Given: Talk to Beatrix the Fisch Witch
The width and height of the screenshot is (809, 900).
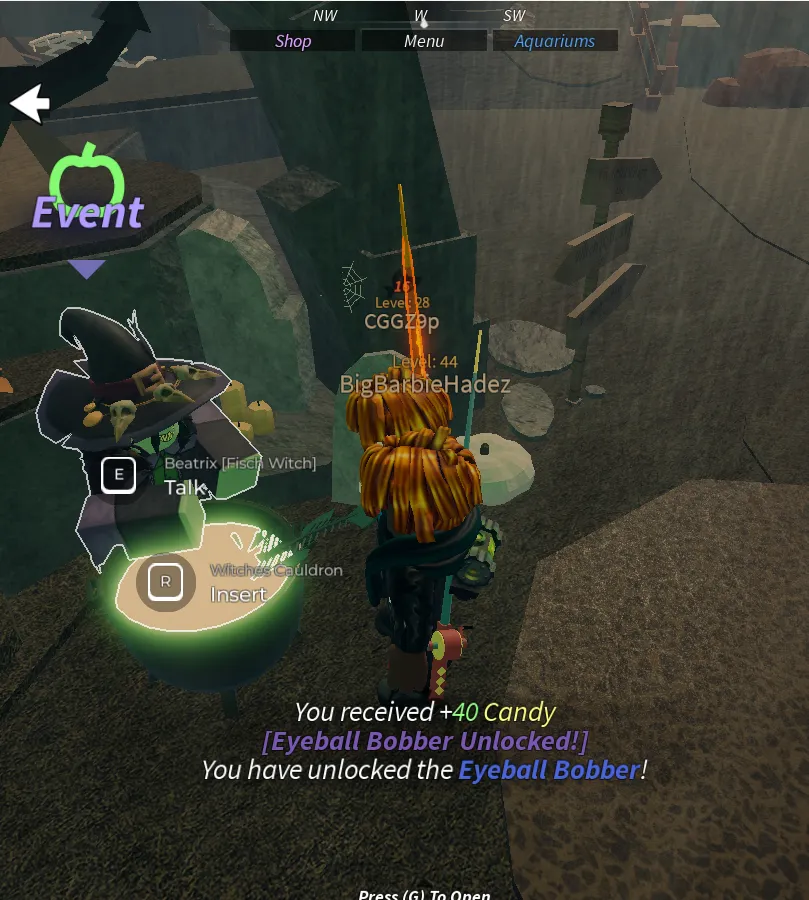Looking at the screenshot, I should (x=119, y=475).
